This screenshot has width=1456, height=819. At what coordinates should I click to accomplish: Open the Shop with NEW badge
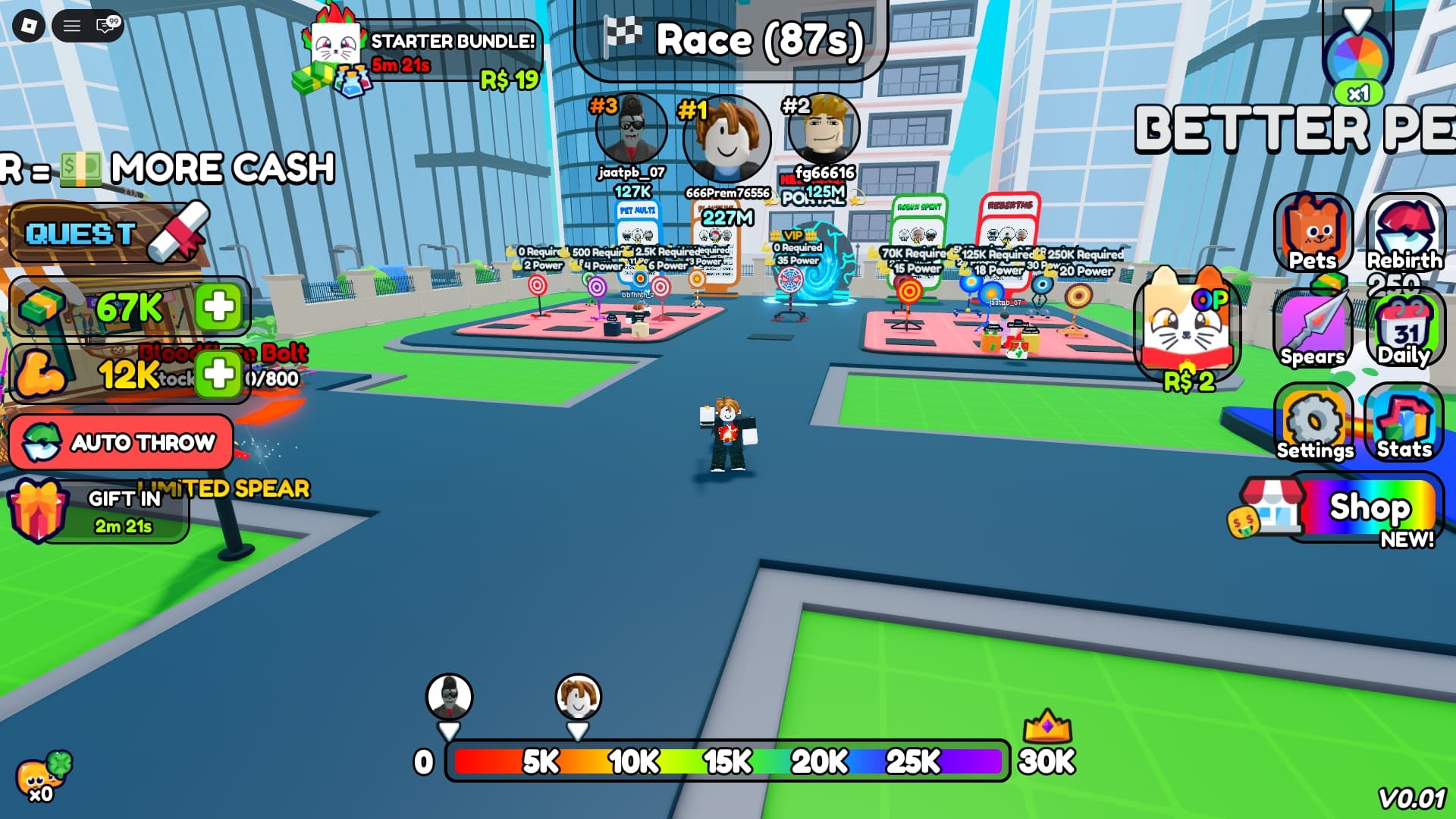coord(1365,510)
